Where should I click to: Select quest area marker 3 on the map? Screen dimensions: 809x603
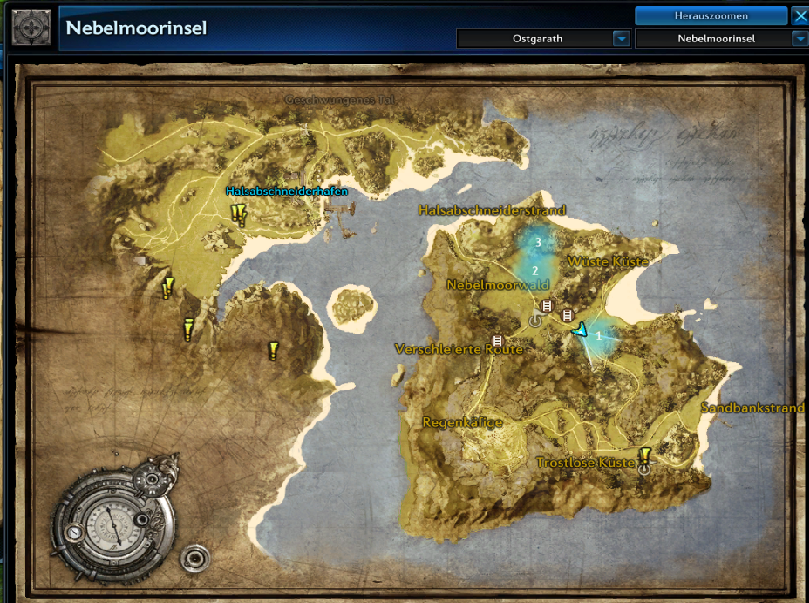pos(538,243)
